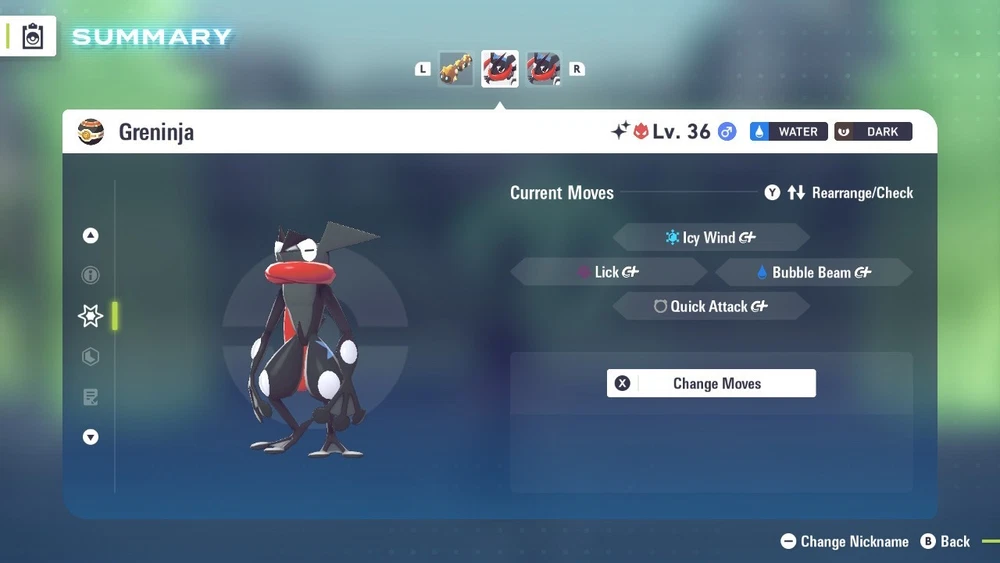Pick the Quick Attack move
The width and height of the screenshot is (1000, 563).
[711, 306]
